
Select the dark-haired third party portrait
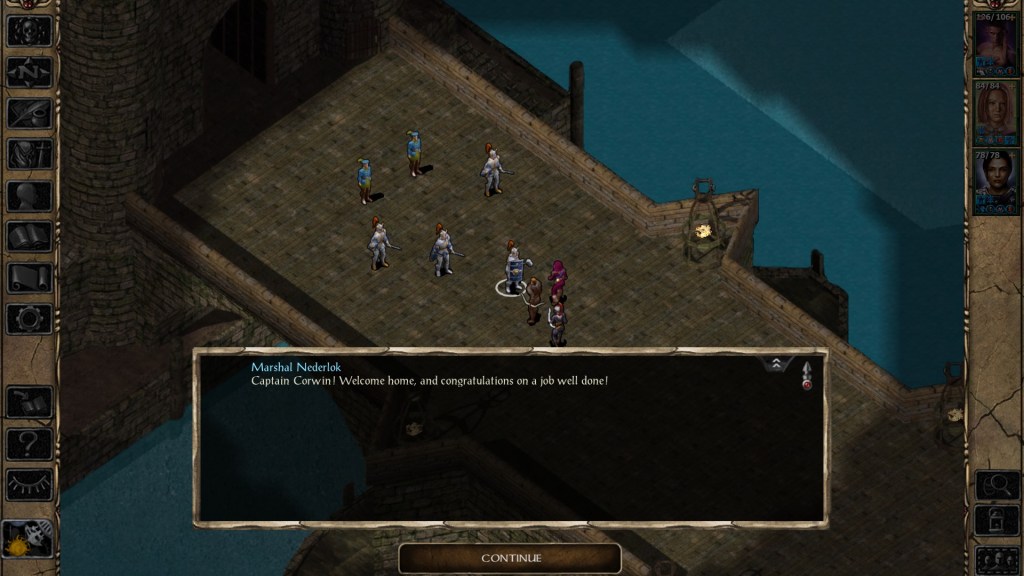tap(995, 182)
